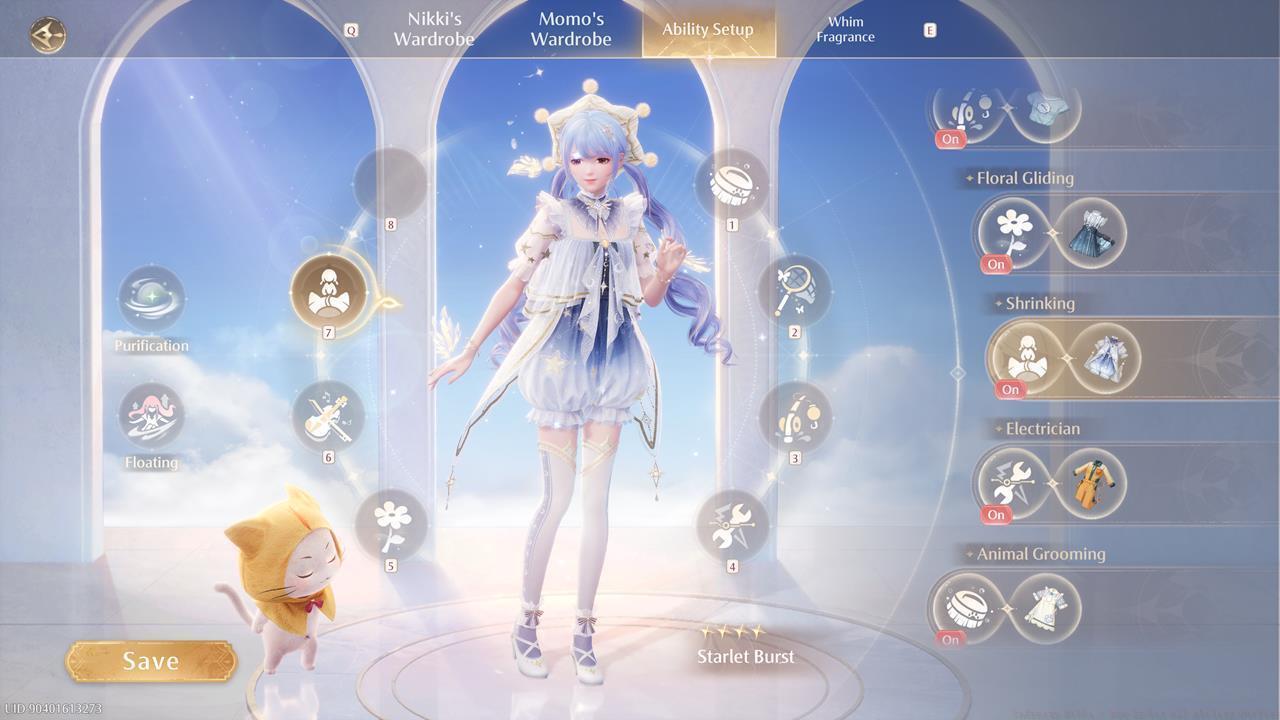Screen dimensions: 1280x720
Task: Turn off the Floral Gliding ability toggle
Action: pos(995,265)
